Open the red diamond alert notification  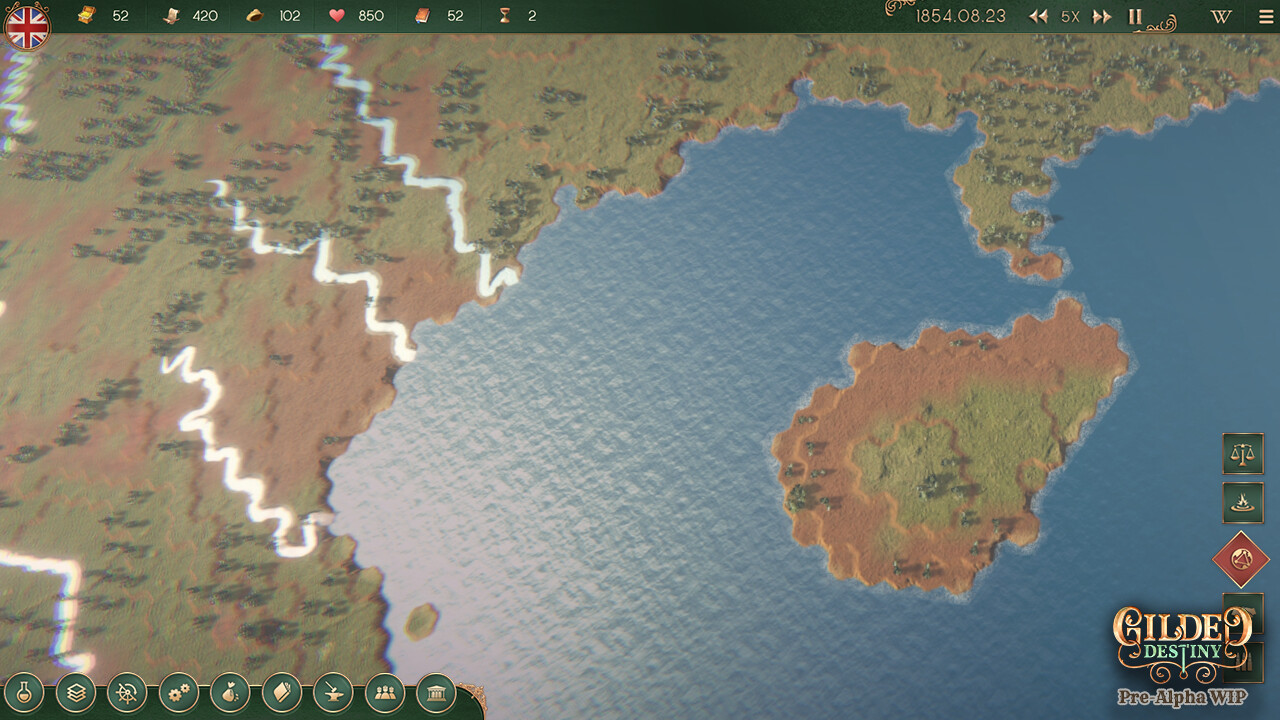point(1240,558)
